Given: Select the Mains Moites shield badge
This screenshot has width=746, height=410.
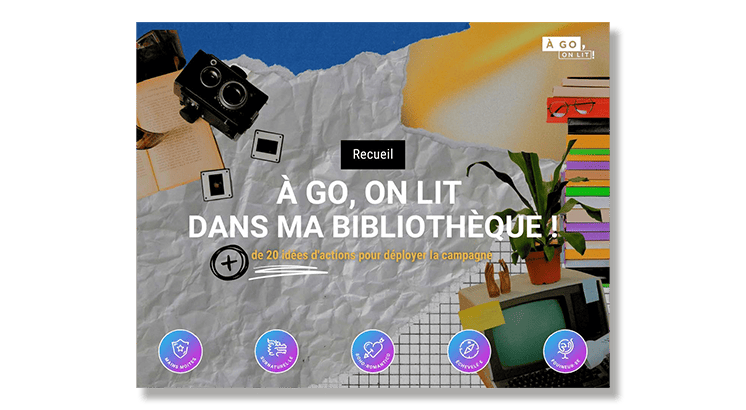Looking at the screenshot, I should [180, 351].
